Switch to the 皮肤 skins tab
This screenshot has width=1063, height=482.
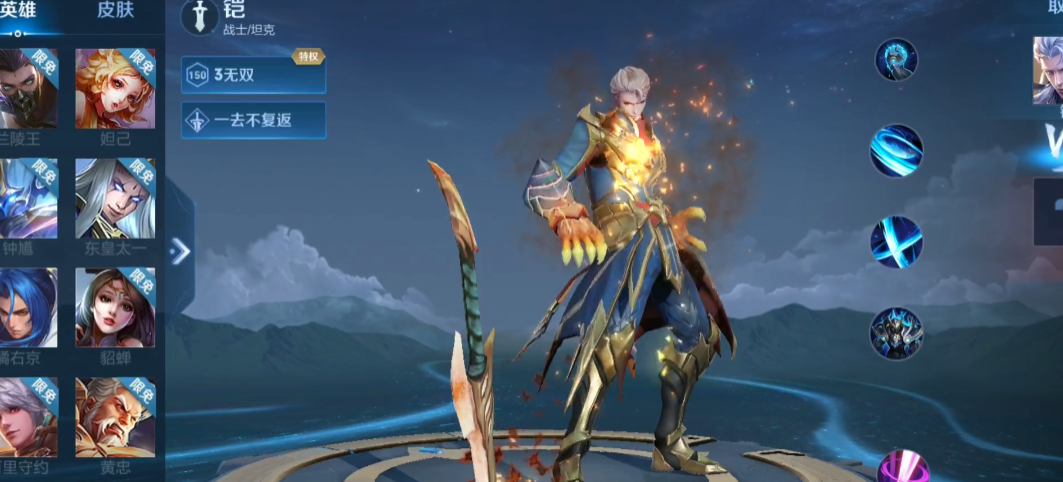click(115, 11)
